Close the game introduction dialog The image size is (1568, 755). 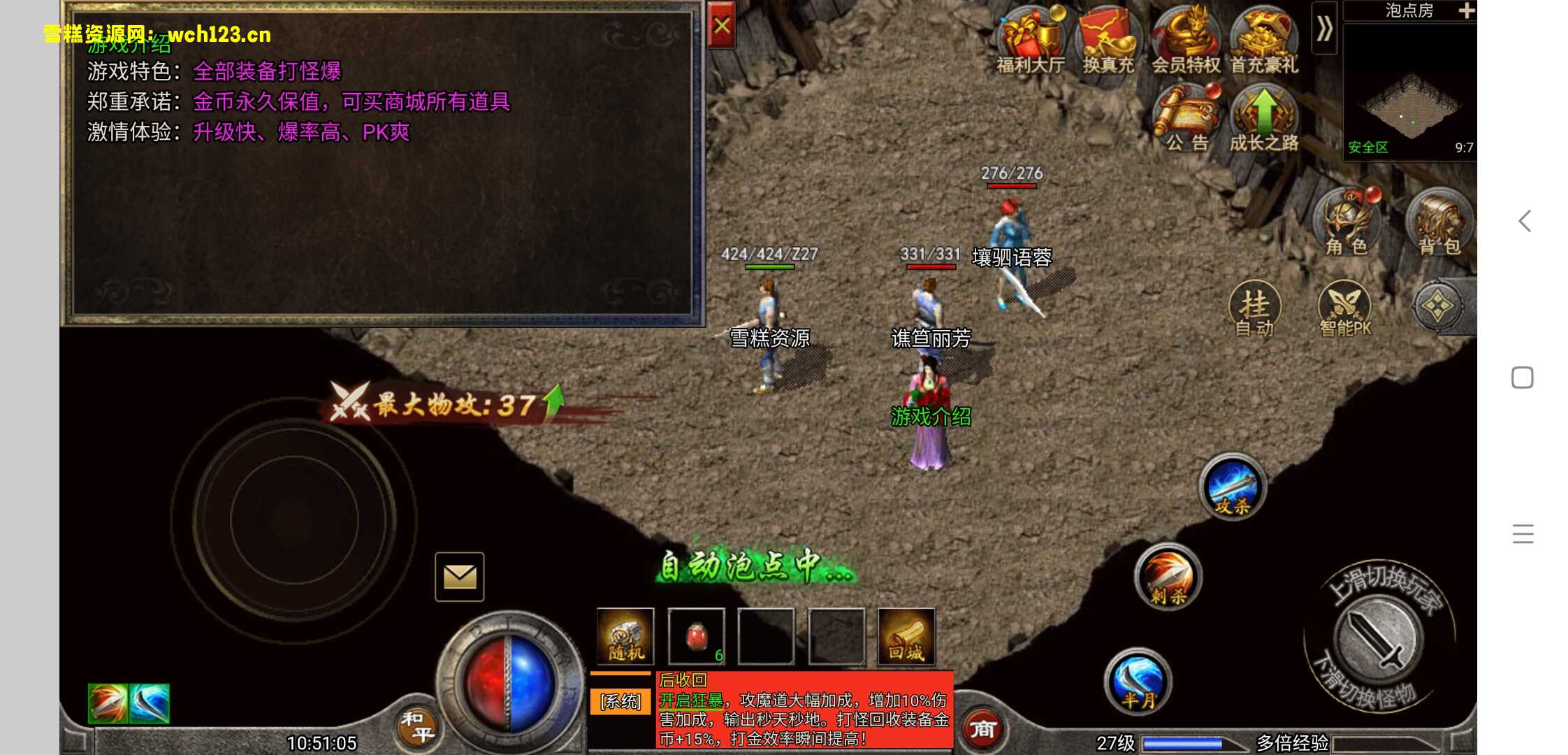(x=721, y=27)
